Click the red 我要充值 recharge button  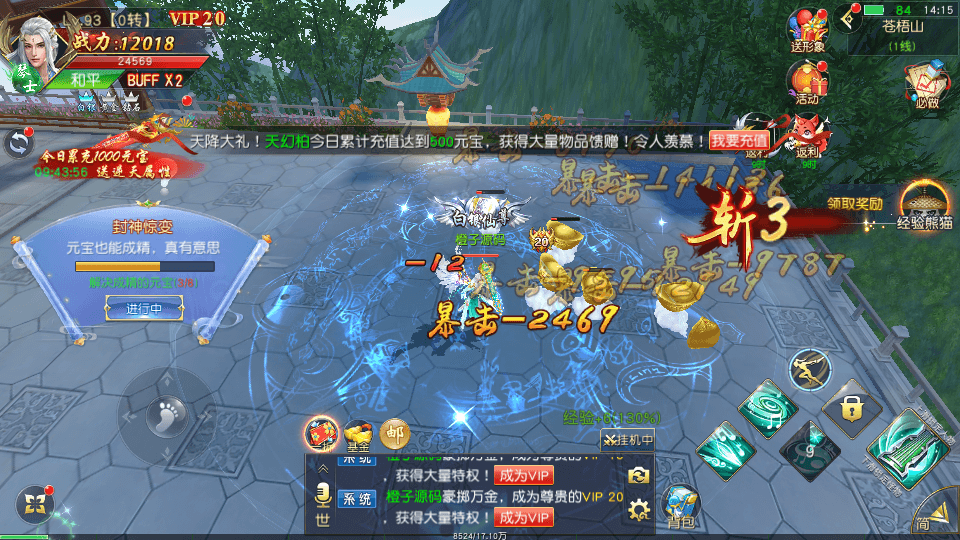pyautogui.click(x=740, y=141)
